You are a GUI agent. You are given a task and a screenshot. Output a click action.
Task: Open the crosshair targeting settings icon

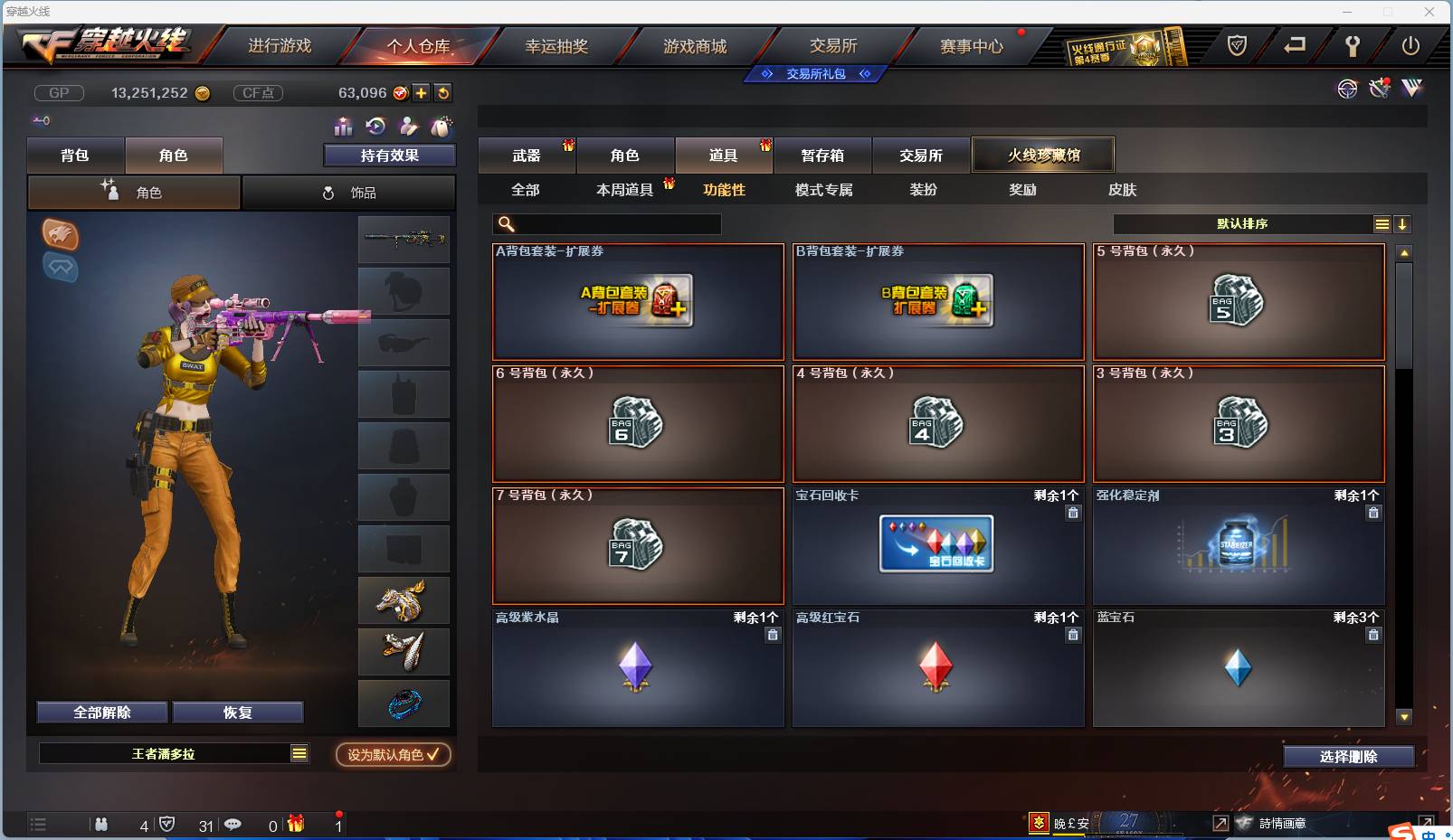pyautogui.click(x=1347, y=89)
